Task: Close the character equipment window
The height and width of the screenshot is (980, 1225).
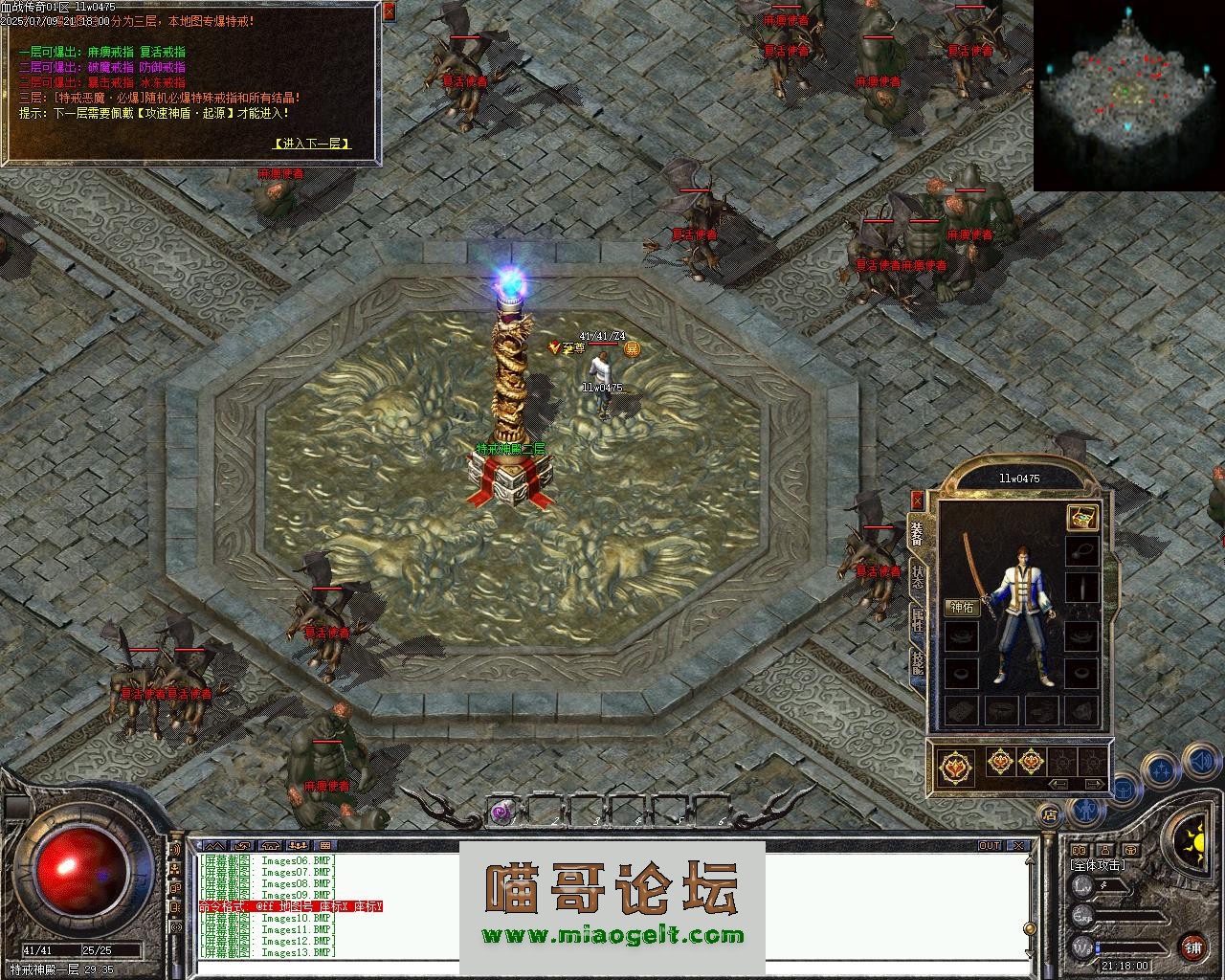Action: click(917, 500)
